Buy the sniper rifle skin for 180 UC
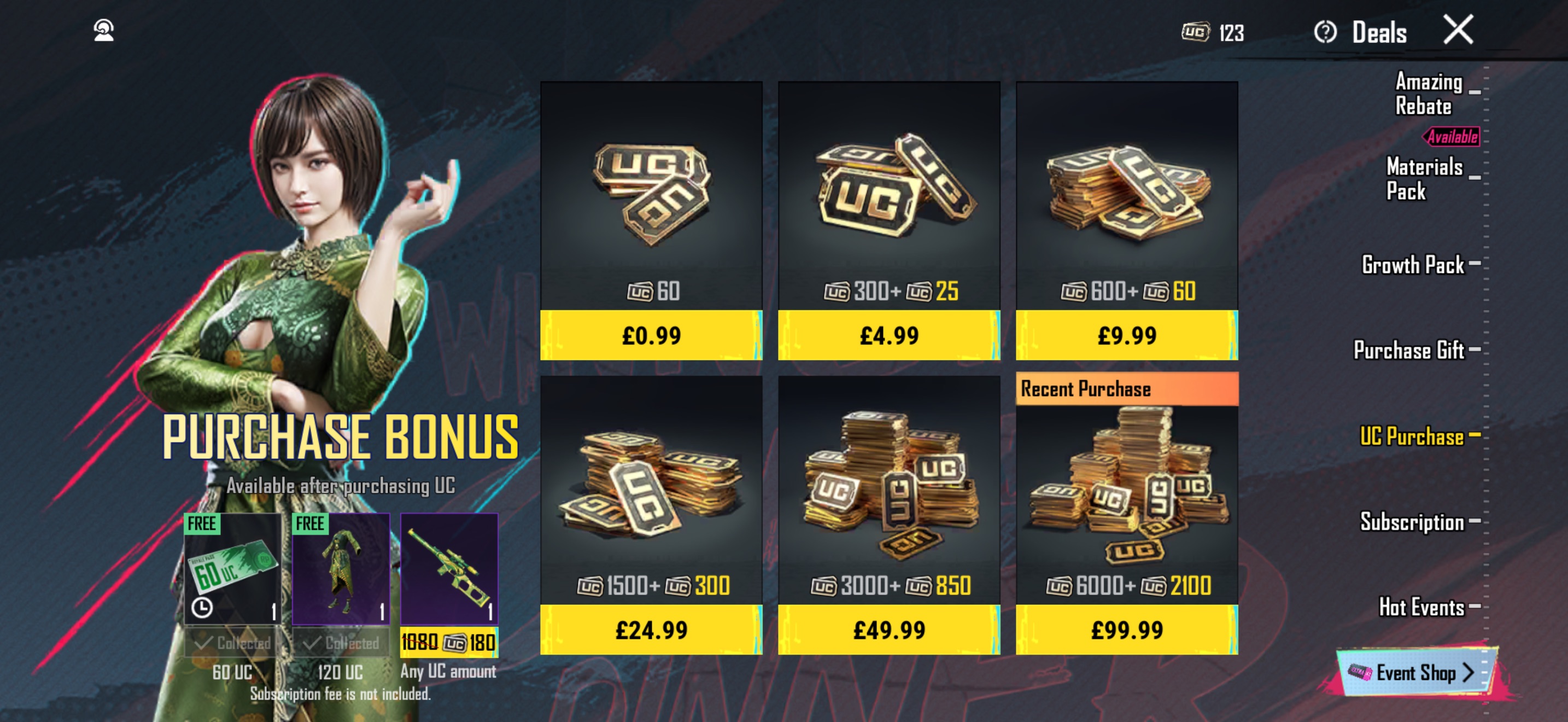This screenshot has height=722, width=1568. (449, 642)
